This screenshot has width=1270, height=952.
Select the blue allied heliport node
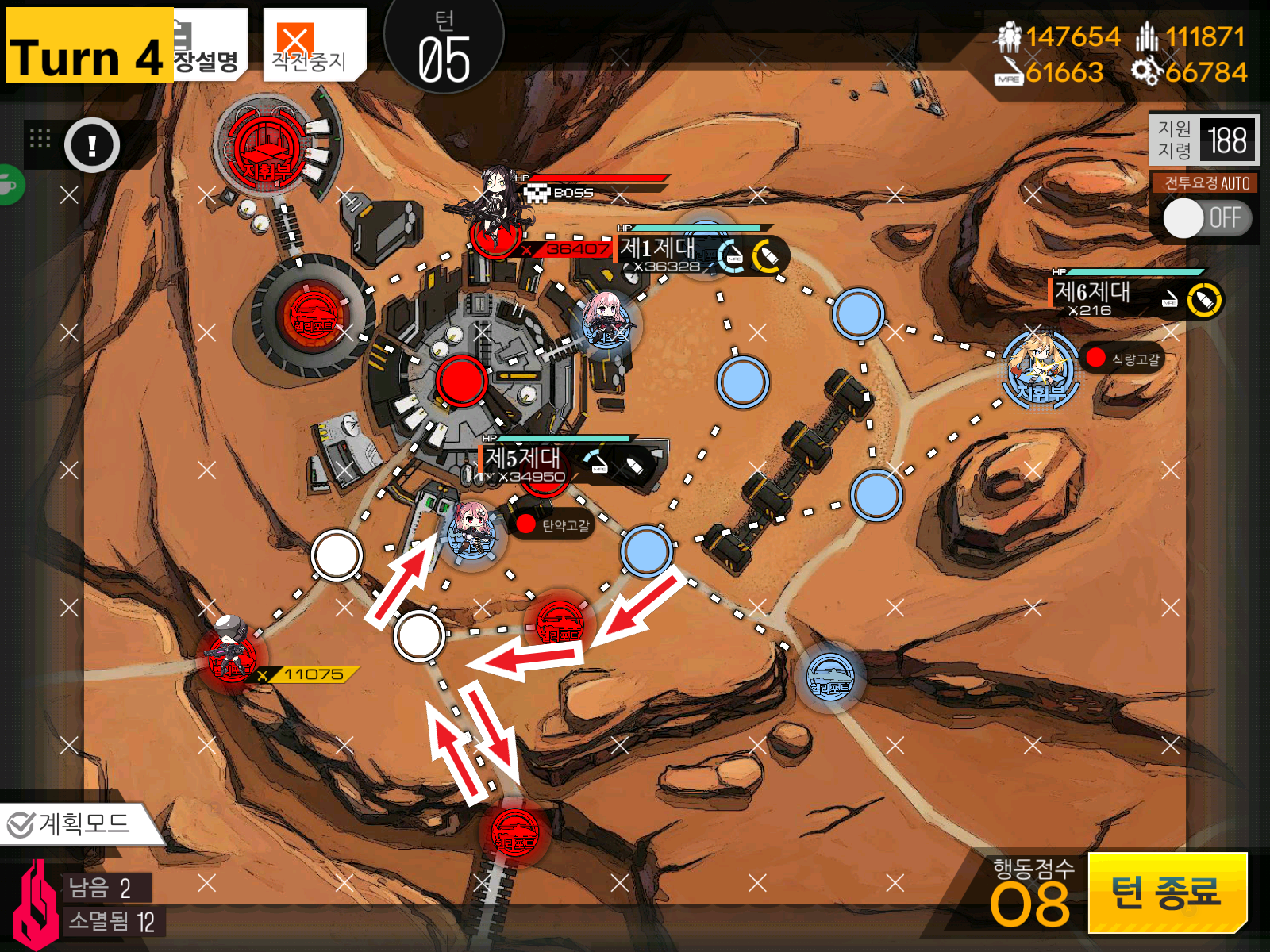point(829,677)
